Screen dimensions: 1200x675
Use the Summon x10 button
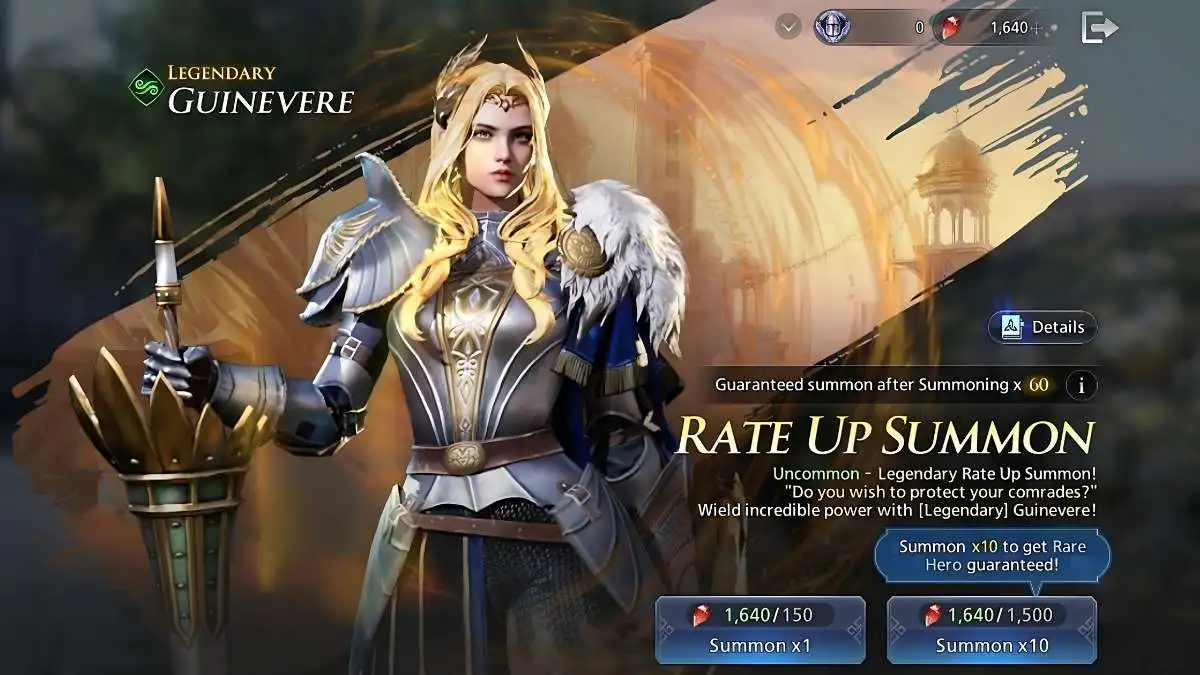[x=991, y=630]
